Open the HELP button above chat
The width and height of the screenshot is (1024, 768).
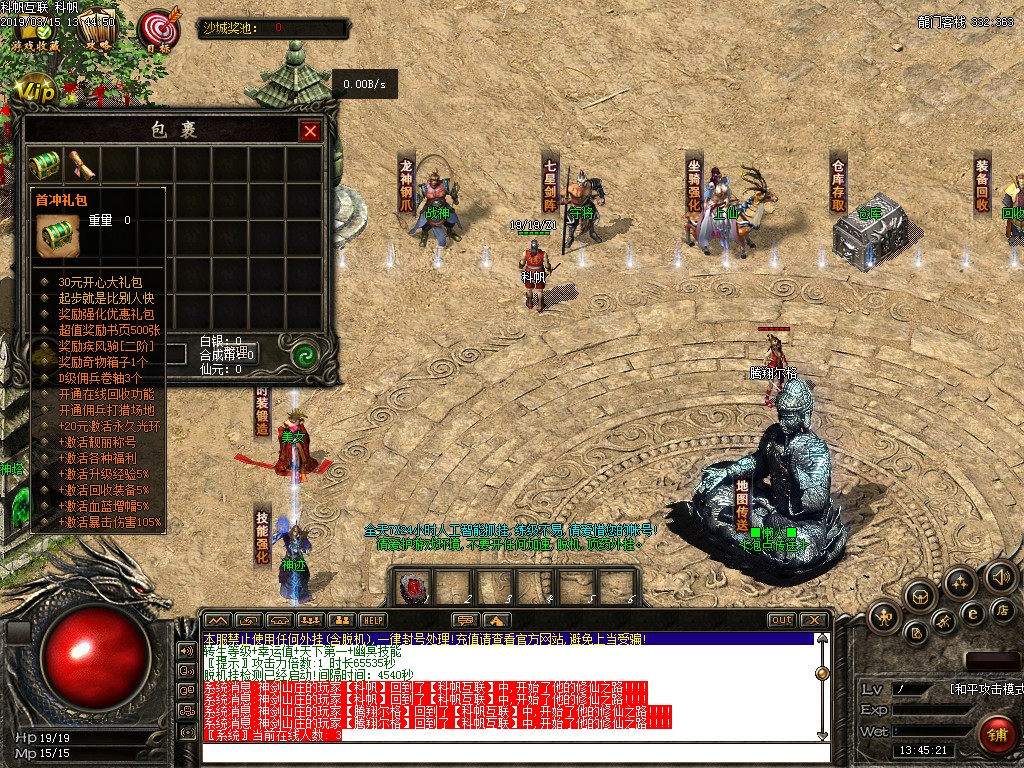point(373,620)
